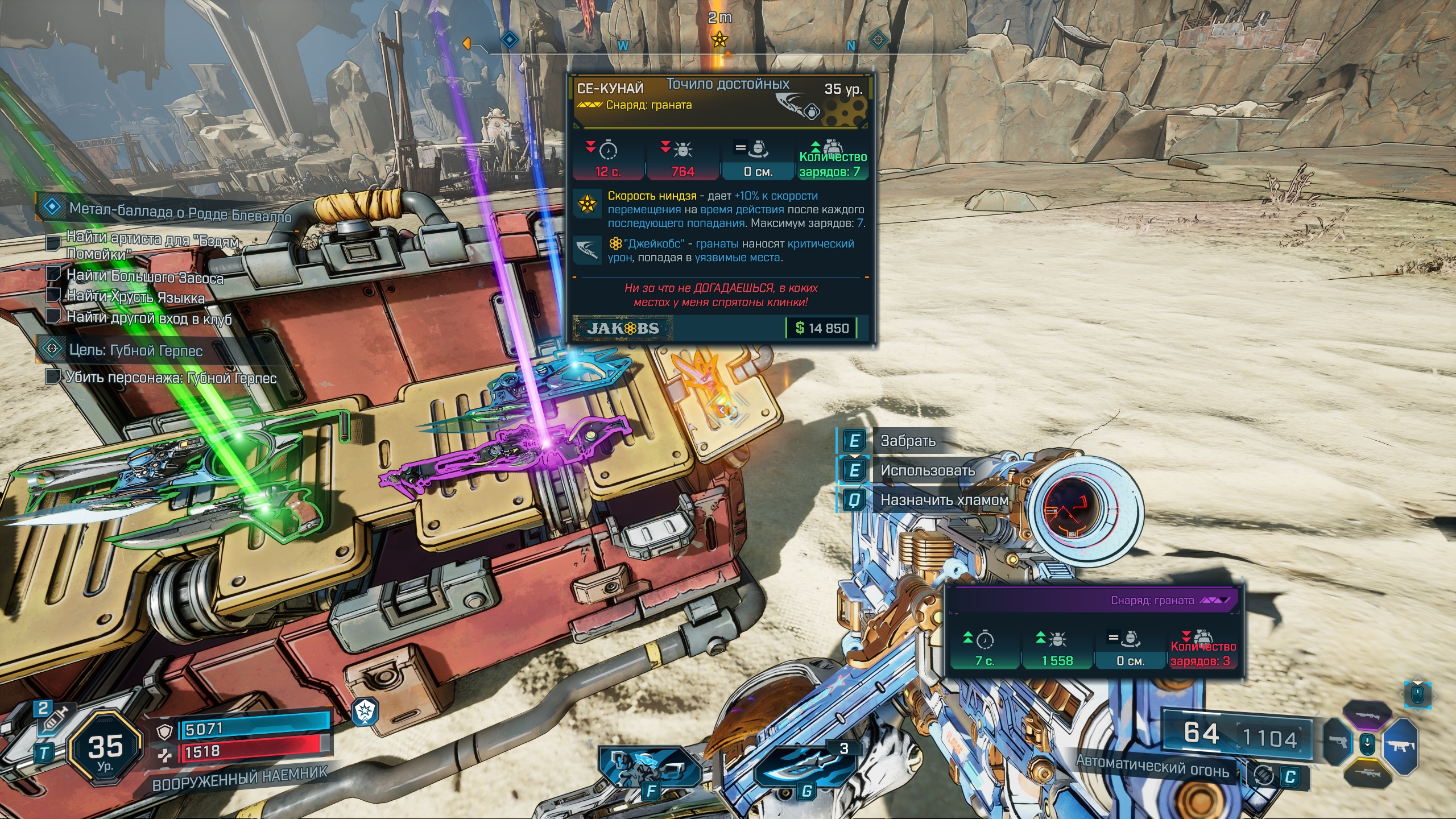The height and width of the screenshot is (819, 1456).
Task: Click the star waypoint on the compass
Action: click(x=719, y=40)
